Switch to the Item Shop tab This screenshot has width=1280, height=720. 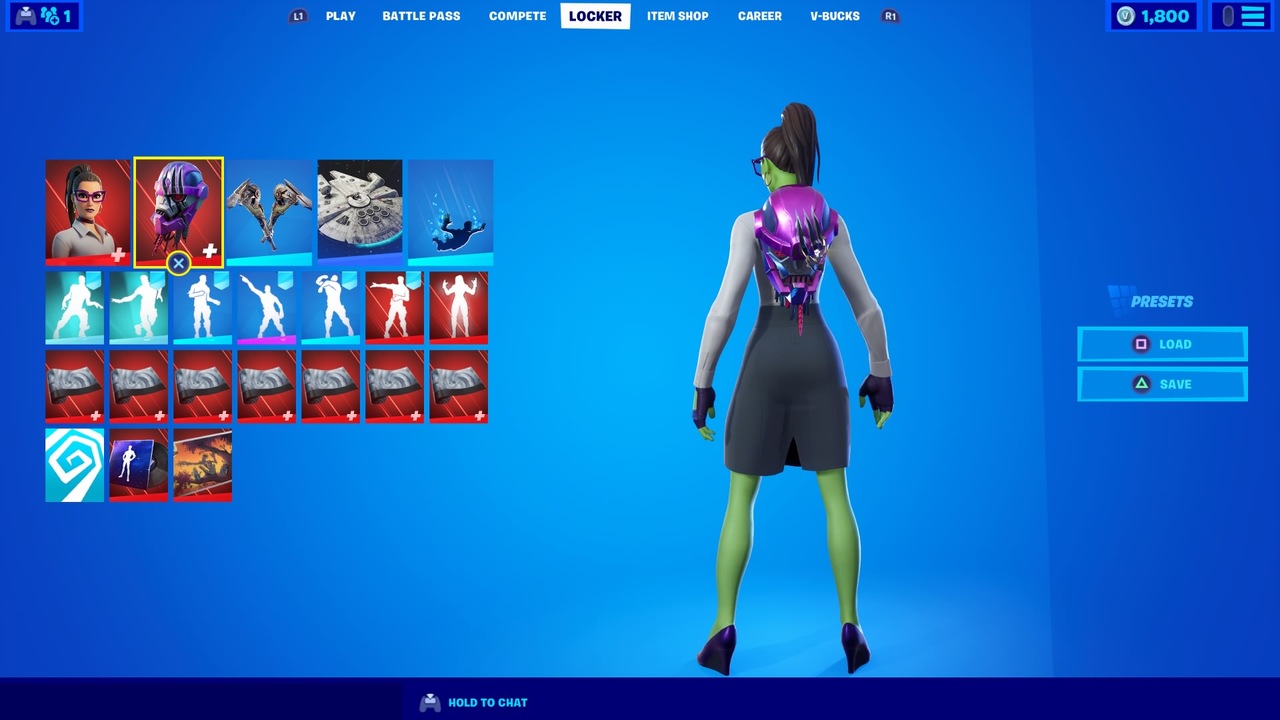(678, 15)
